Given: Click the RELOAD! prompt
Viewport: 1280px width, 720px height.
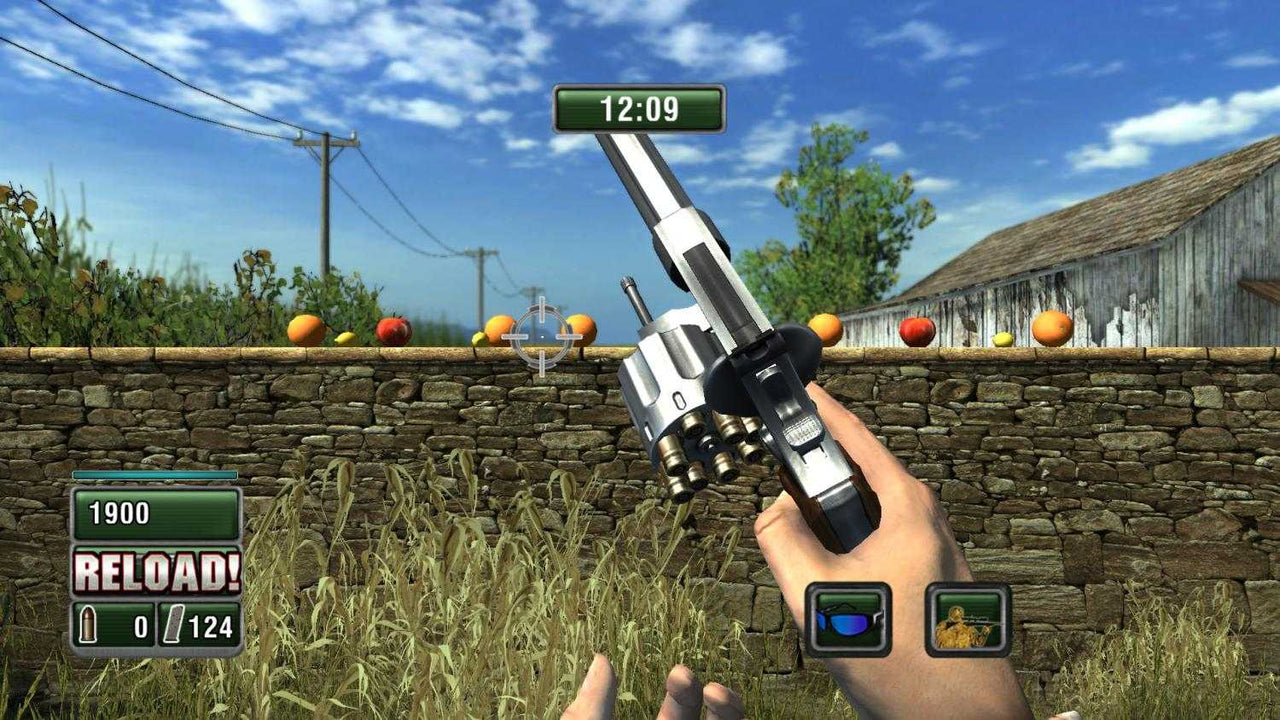Looking at the screenshot, I should [156, 569].
